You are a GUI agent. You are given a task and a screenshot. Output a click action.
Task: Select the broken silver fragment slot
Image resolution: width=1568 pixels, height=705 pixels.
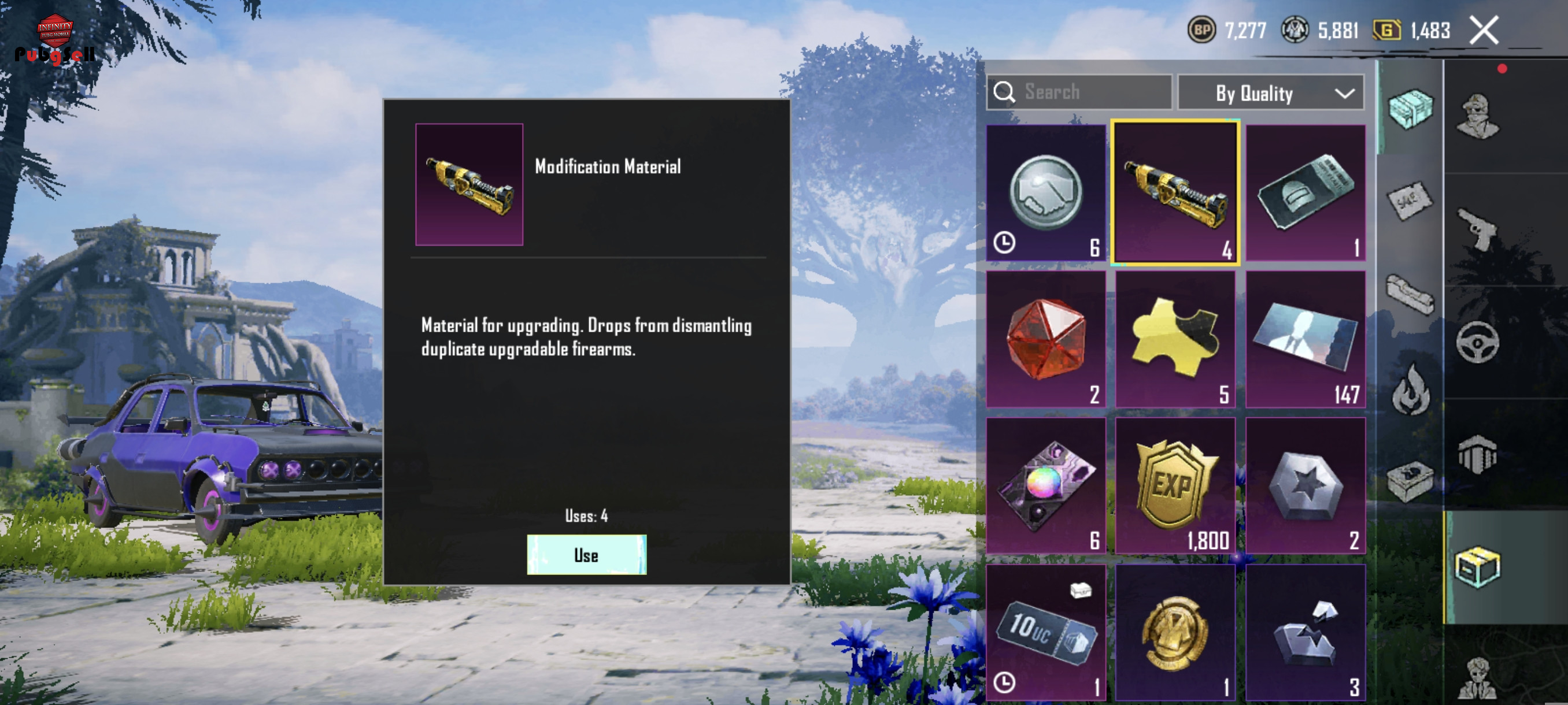coord(1305,632)
